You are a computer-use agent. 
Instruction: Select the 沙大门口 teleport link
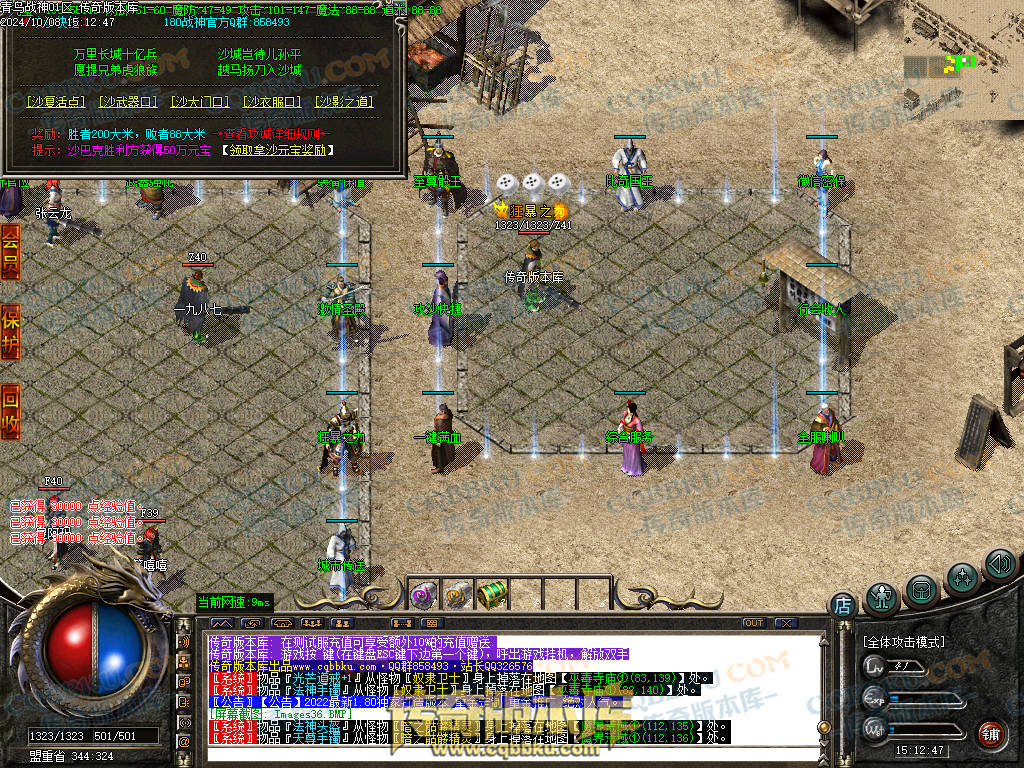click(200, 102)
